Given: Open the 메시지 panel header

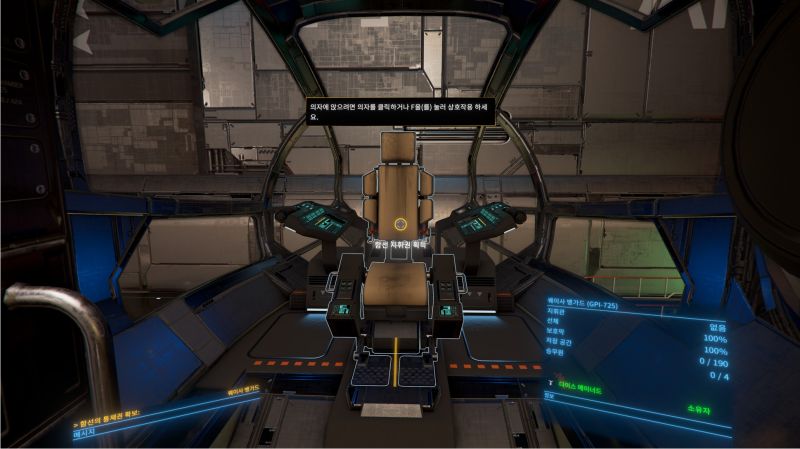Looking at the screenshot, I should point(89,434).
